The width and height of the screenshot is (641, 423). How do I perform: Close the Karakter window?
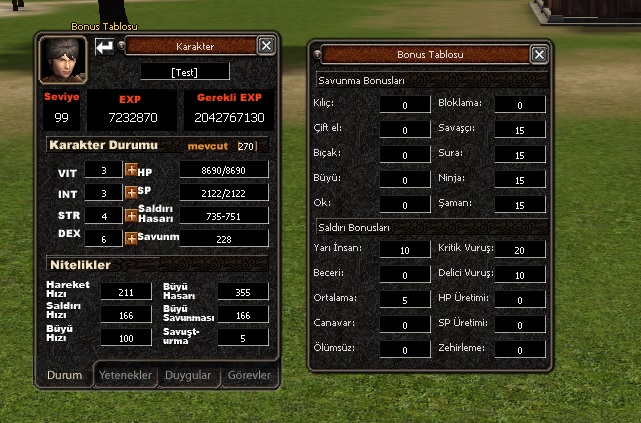click(x=266, y=46)
